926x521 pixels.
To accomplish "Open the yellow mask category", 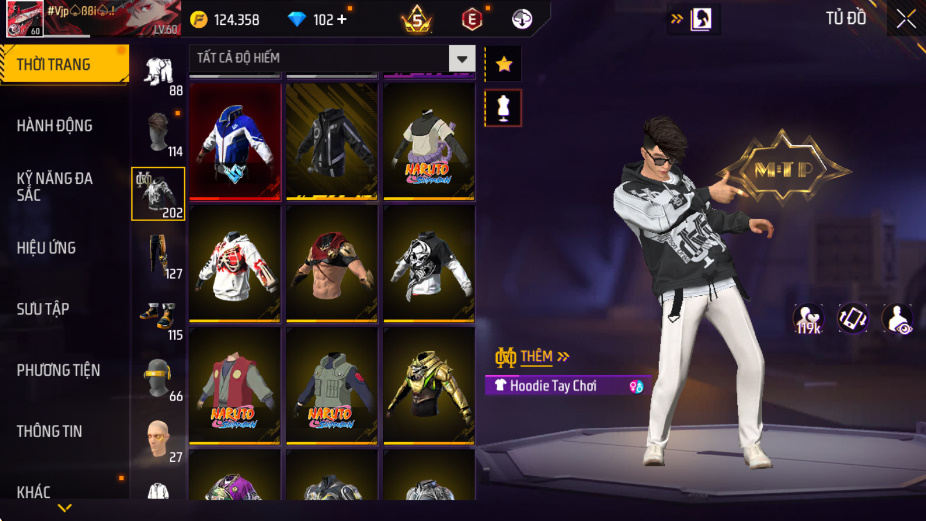I will (x=158, y=378).
